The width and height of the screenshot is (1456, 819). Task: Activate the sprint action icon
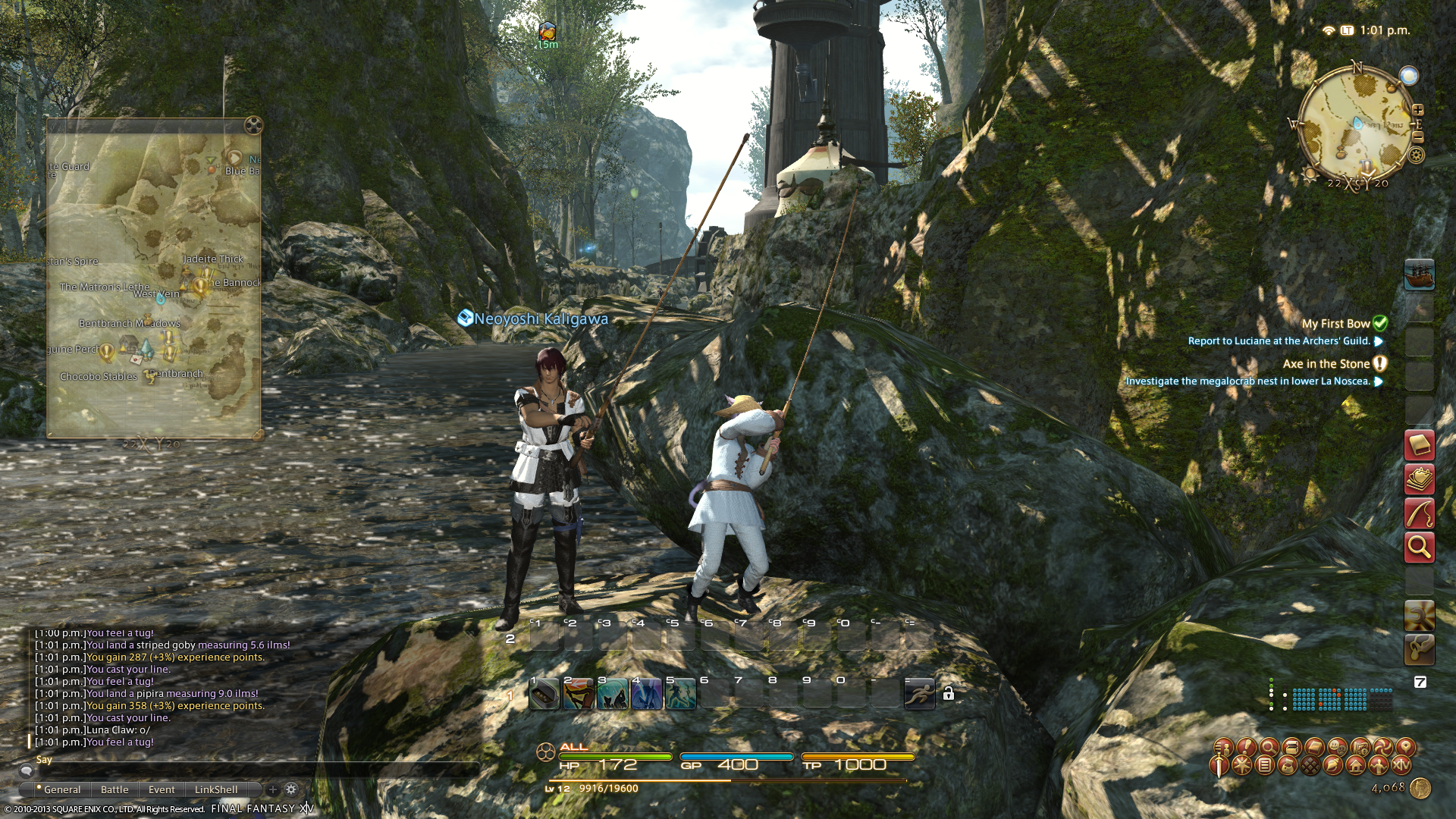pos(919,693)
